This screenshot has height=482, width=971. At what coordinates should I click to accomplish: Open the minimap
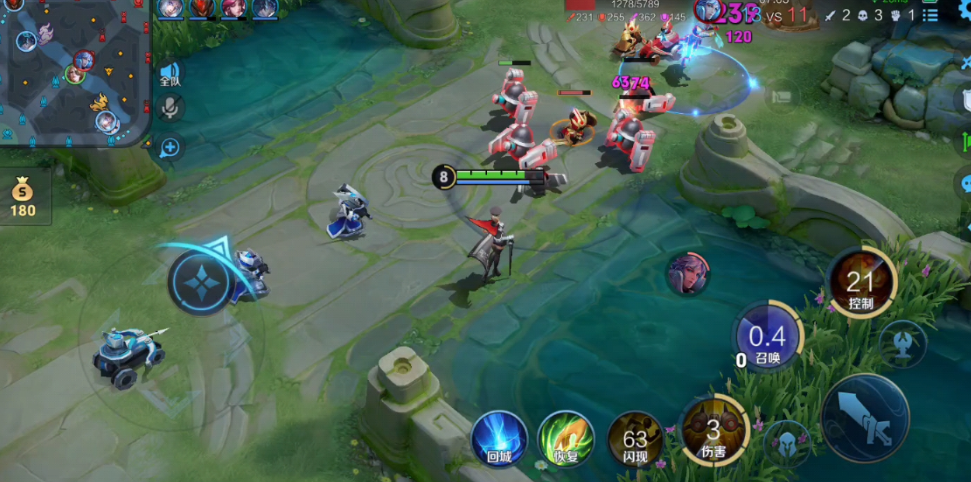coord(75,72)
